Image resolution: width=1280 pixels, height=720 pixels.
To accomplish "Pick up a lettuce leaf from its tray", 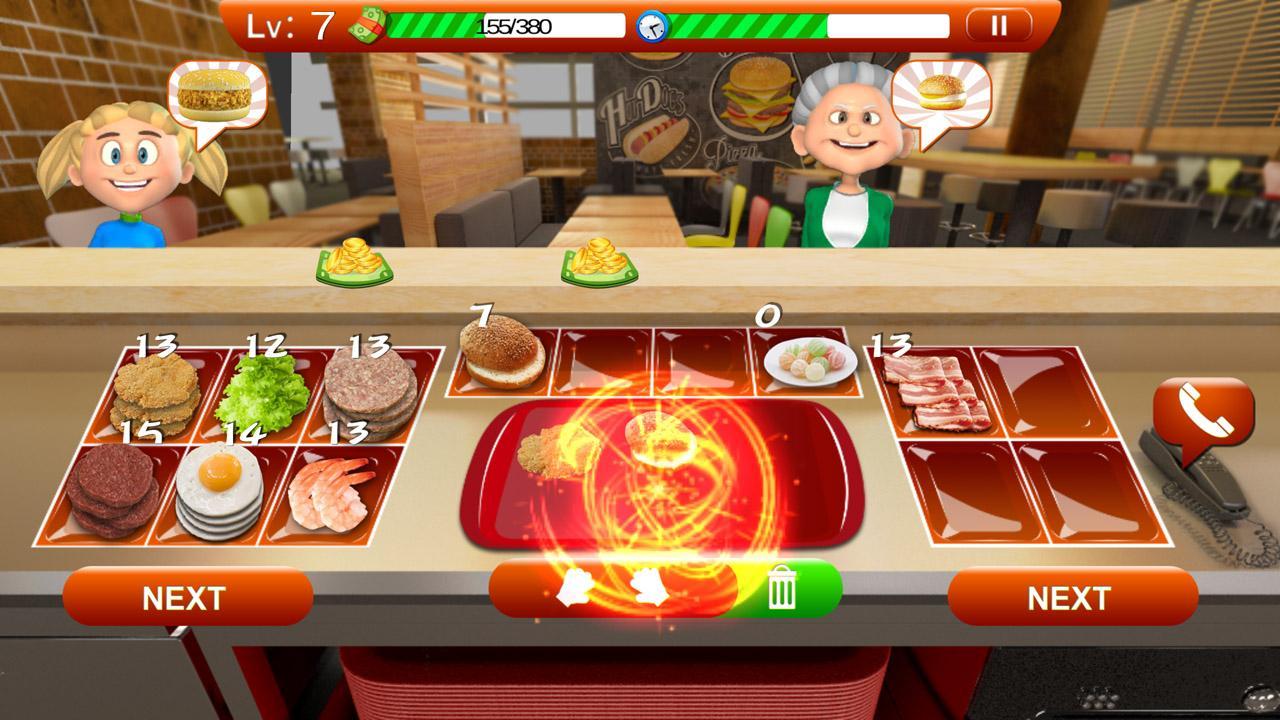I will point(265,383).
